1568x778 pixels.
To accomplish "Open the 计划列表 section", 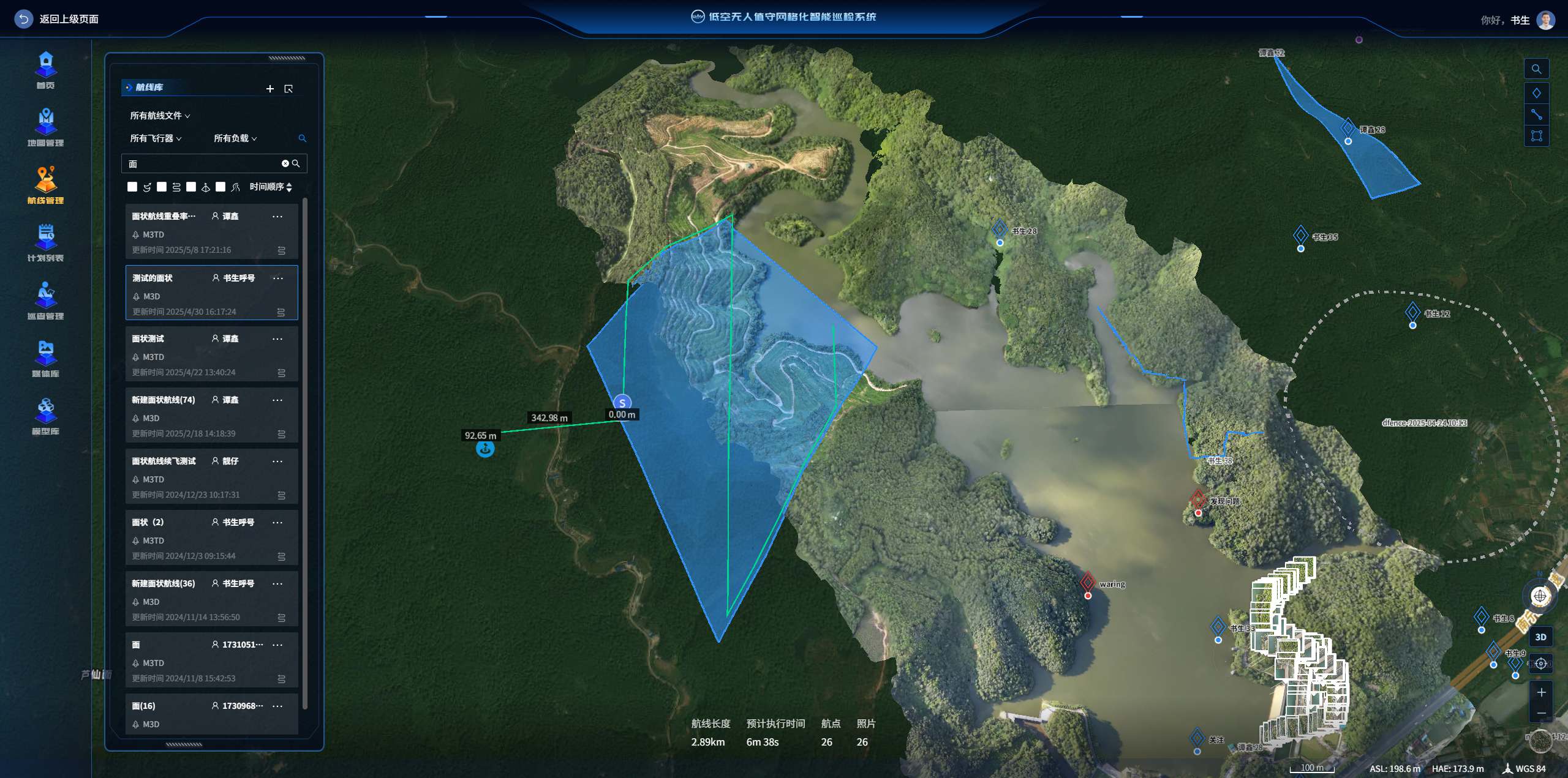I will [x=46, y=243].
